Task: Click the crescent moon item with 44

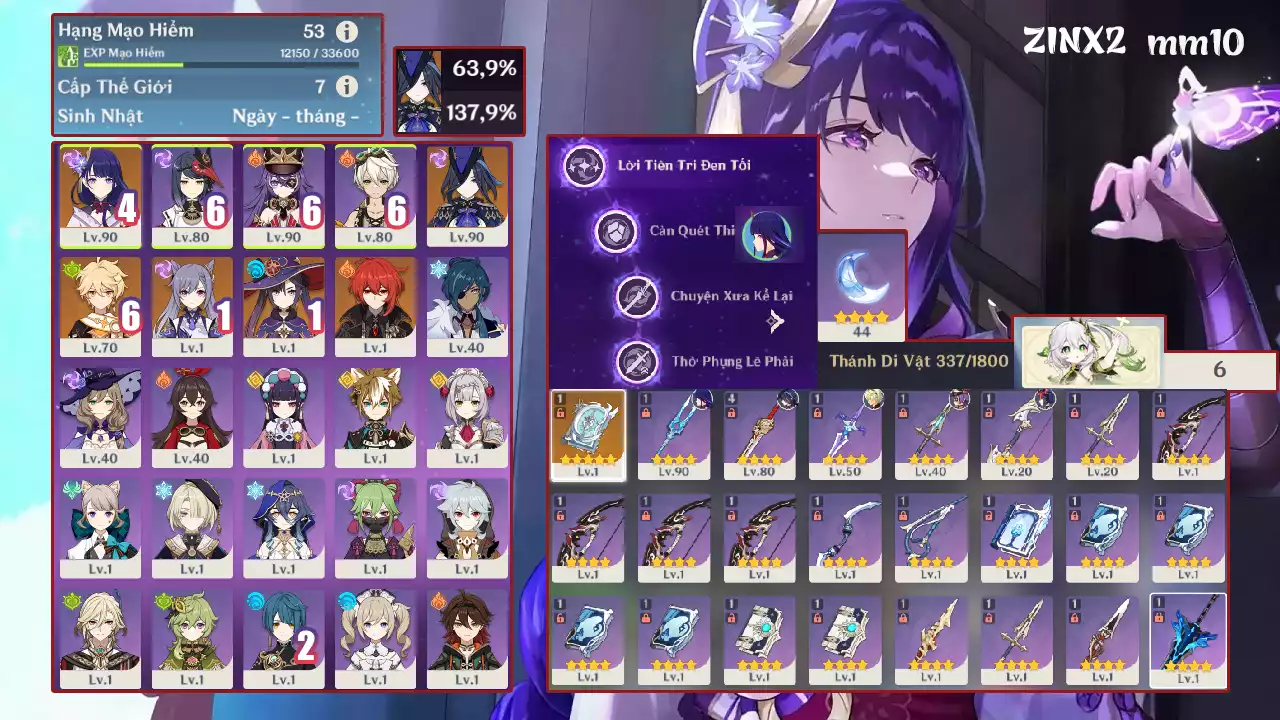Action: (861, 286)
